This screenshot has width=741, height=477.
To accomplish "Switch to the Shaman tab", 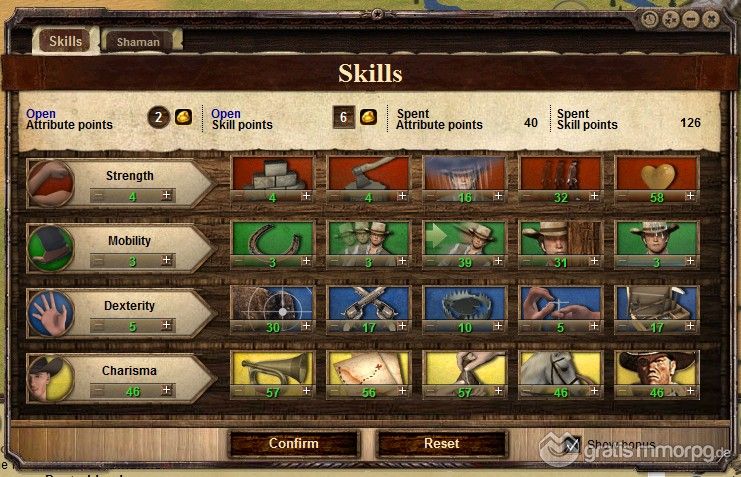I will 138,42.
